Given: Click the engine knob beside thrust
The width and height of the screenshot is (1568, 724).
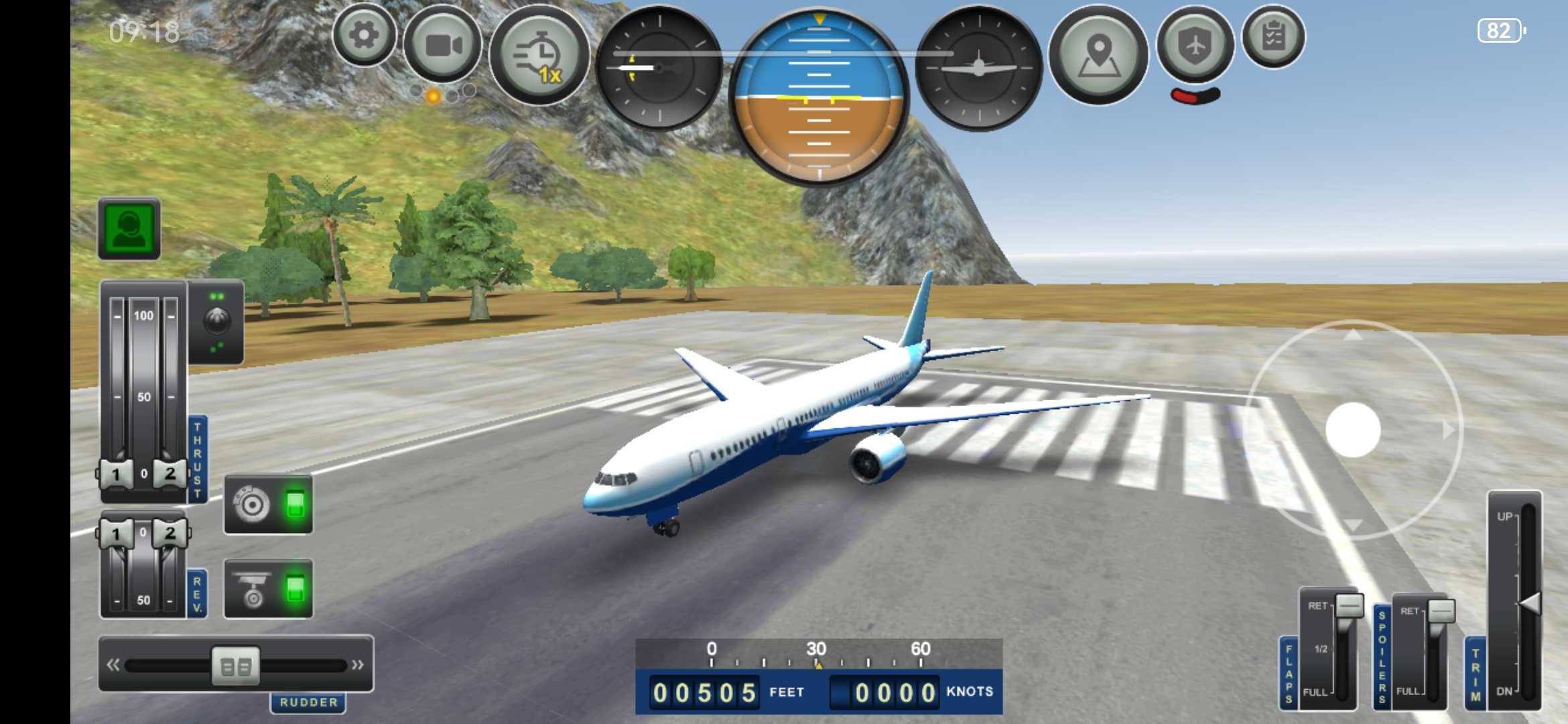Looking at the screenshot, I should (216, 322).
